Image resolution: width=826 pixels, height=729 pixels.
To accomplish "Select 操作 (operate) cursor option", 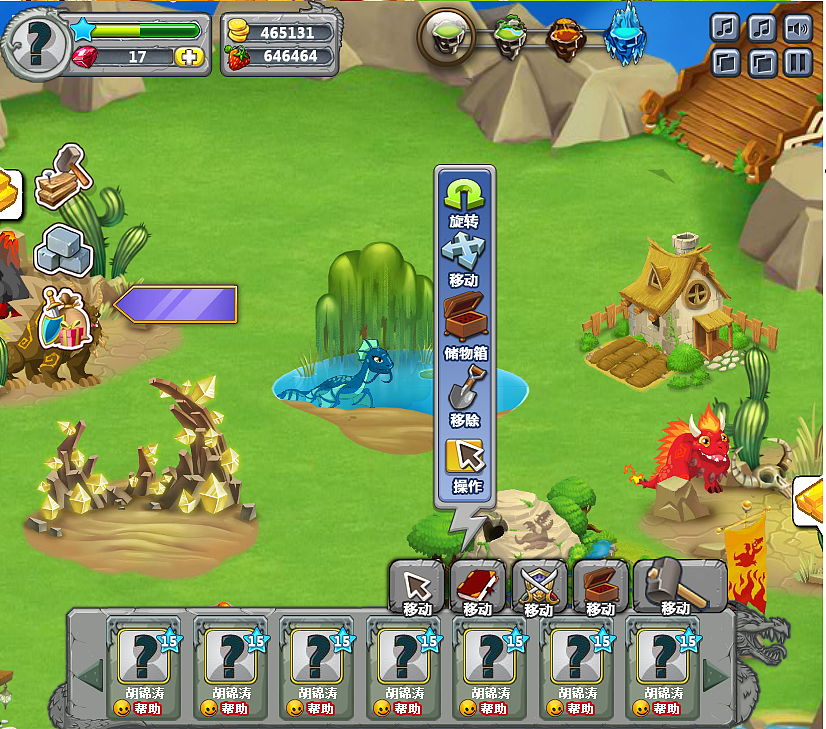I will click(x=465, y=463).
